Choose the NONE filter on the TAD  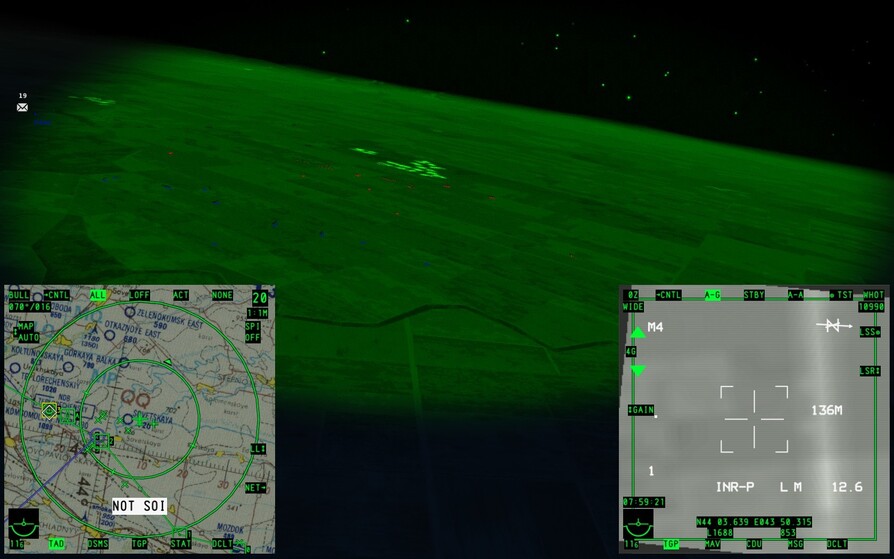[222, 295]
